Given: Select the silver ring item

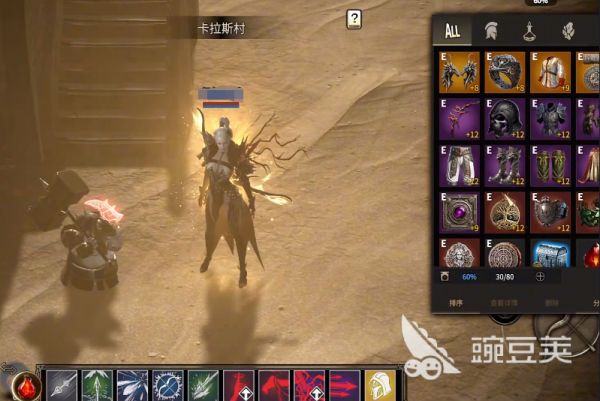Looking at the screenshot, I should pos(505,72).
